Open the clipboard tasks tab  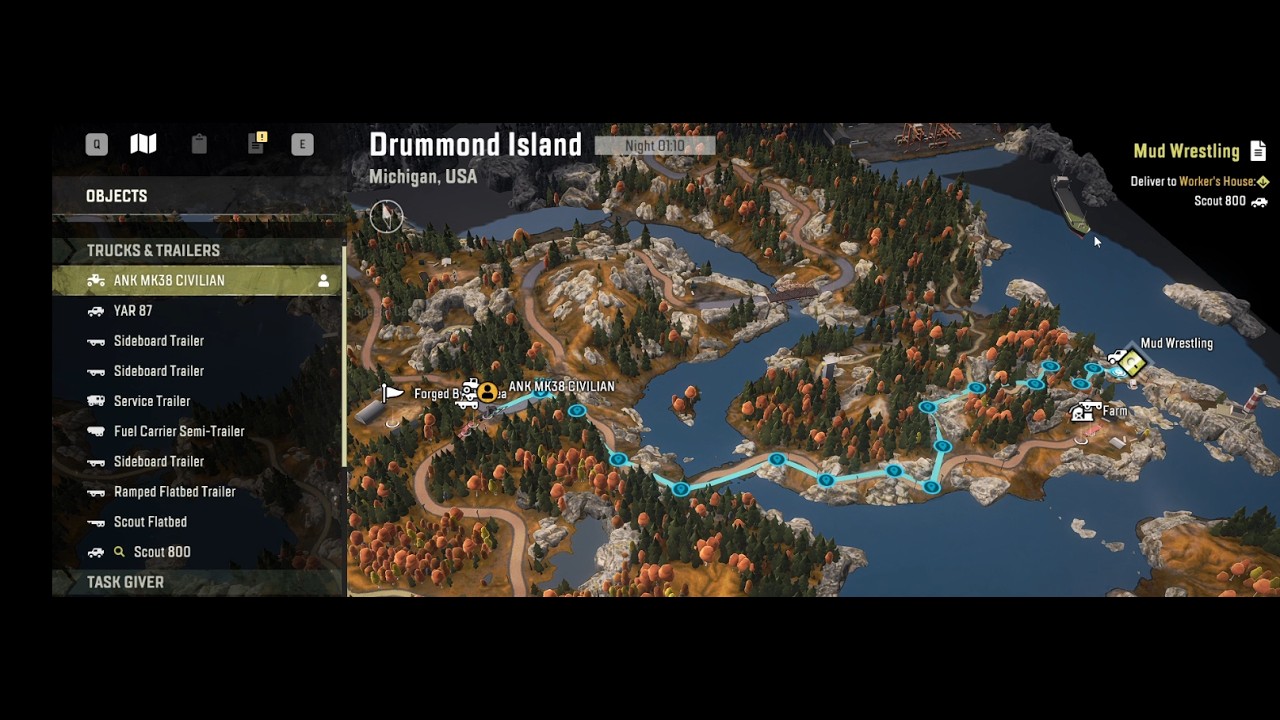click(199, 144)
